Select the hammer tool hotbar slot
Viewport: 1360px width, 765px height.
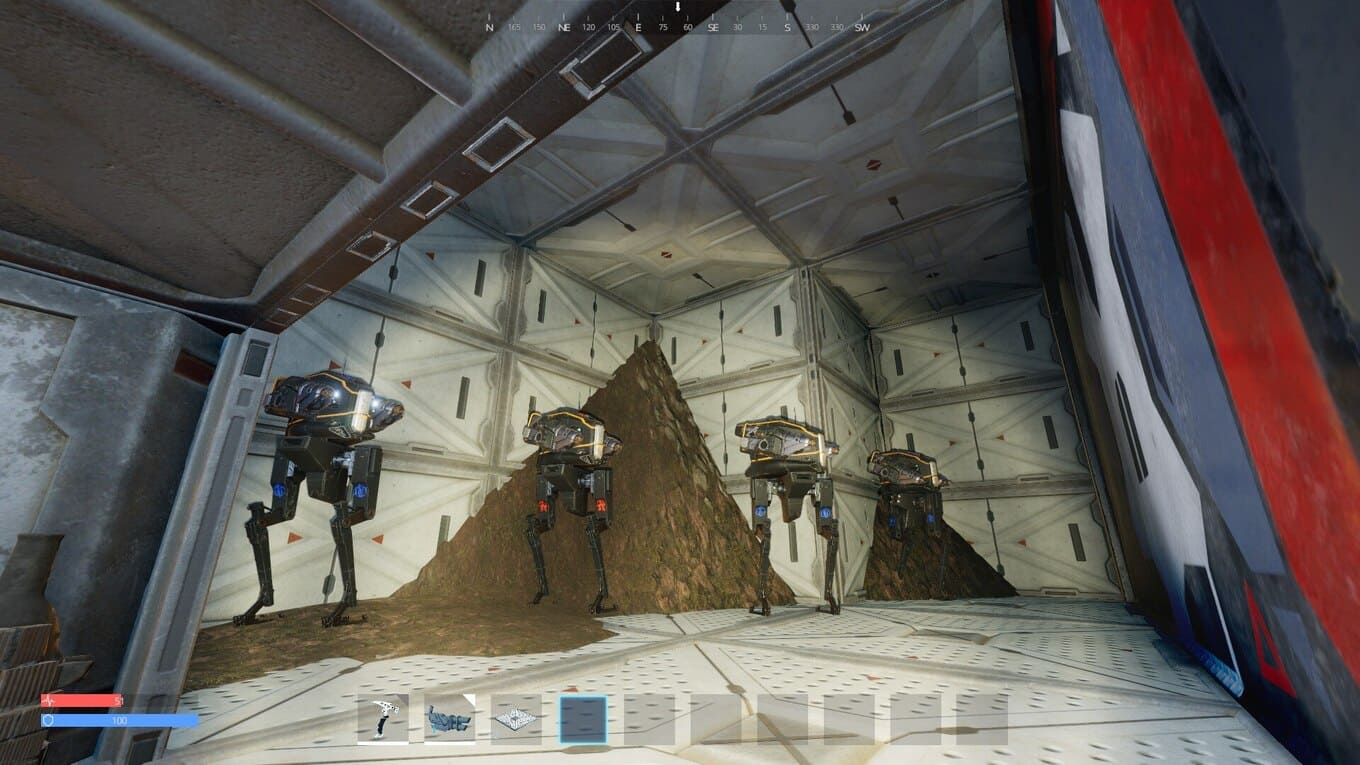pos(383,719)
